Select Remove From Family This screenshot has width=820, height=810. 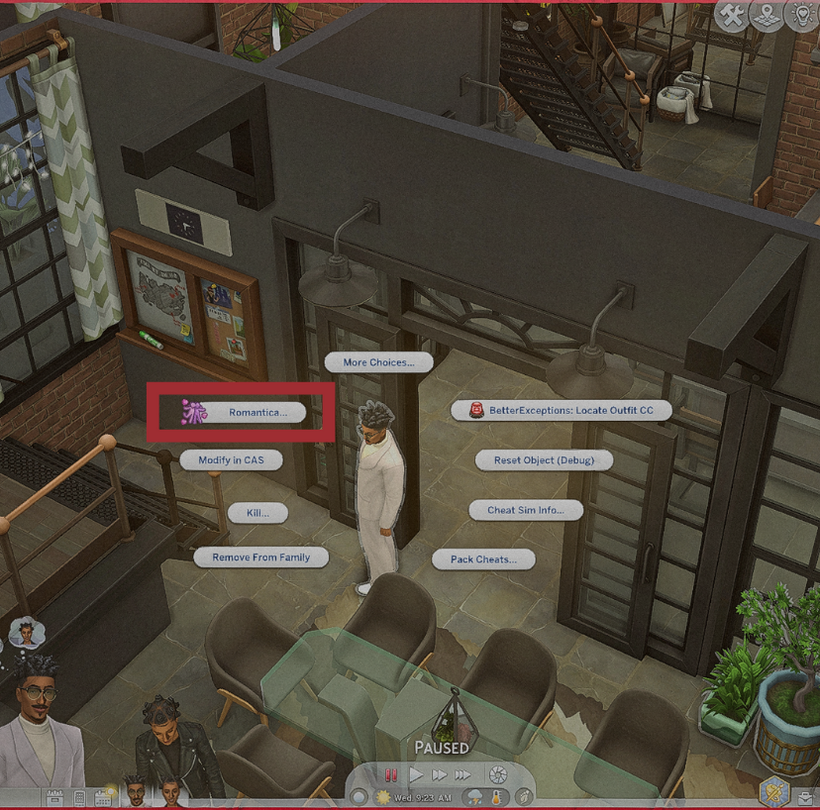[261, 557]
